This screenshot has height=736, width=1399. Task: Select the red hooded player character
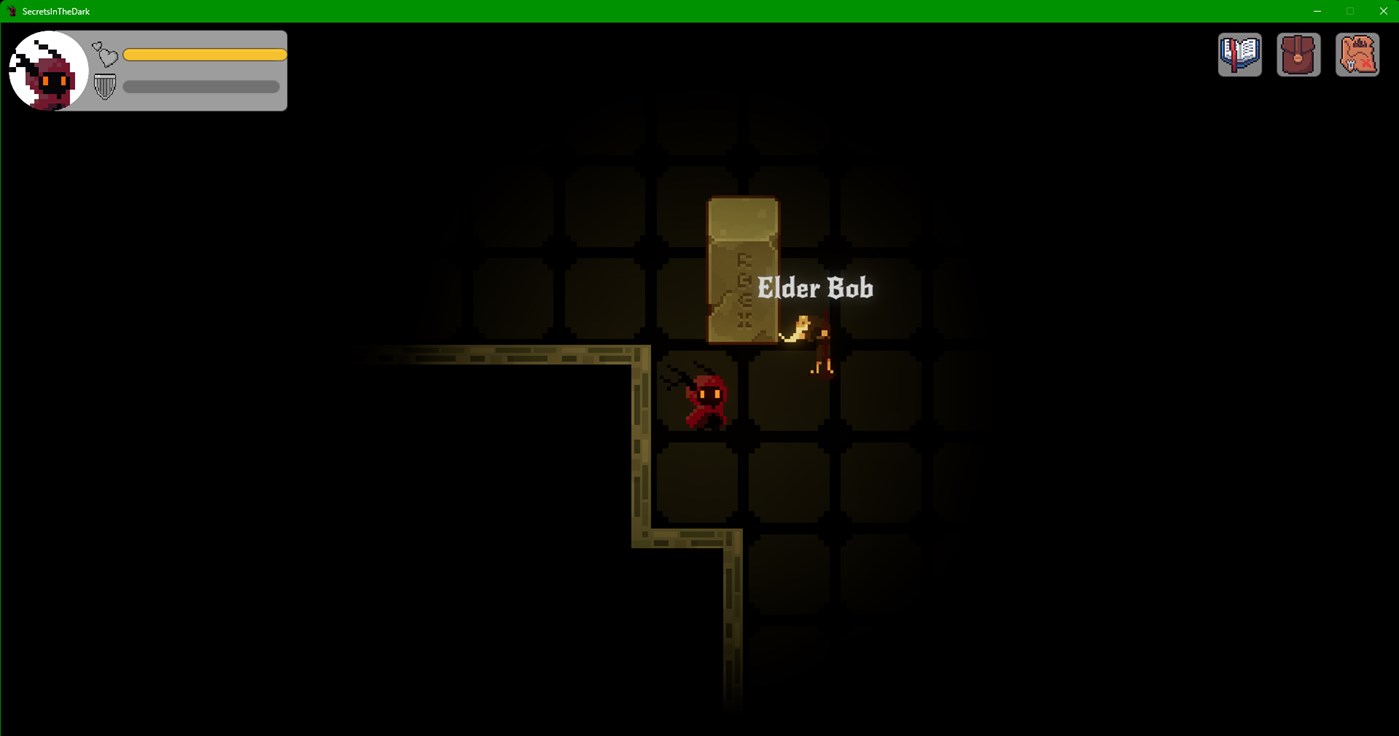705,400
